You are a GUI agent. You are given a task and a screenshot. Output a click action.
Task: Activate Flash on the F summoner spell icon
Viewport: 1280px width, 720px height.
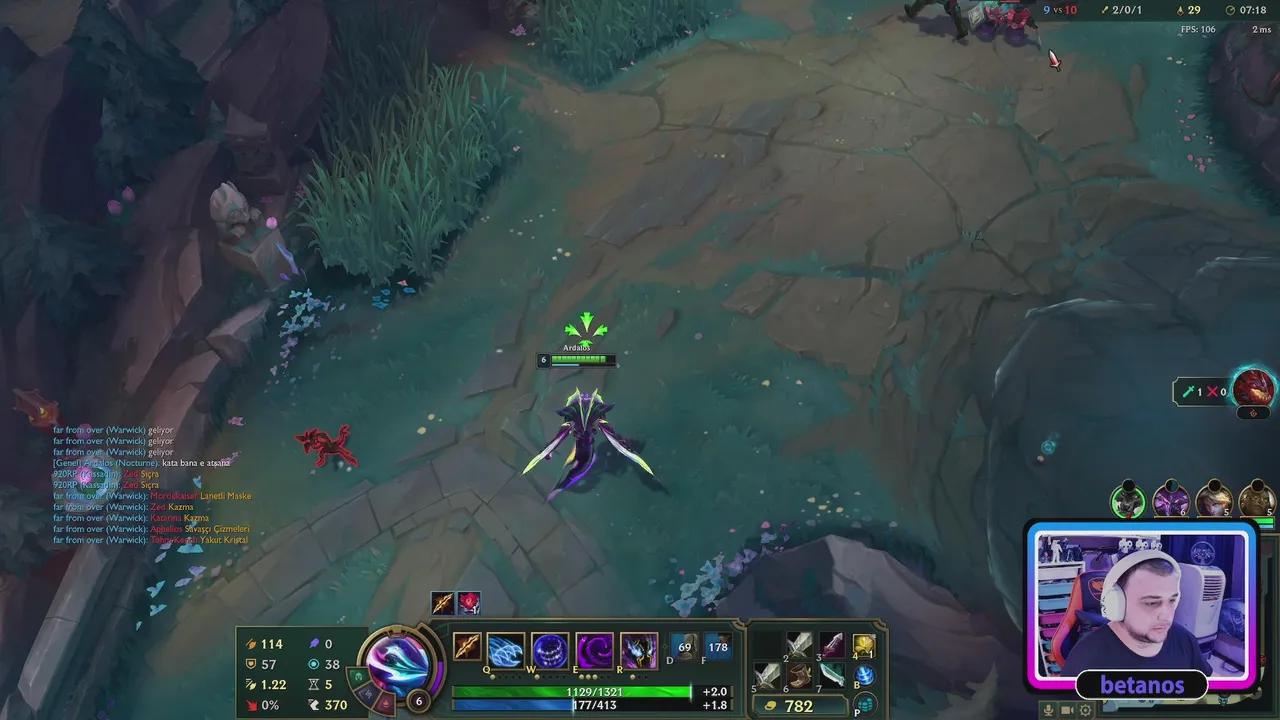(x=716, y=647)
